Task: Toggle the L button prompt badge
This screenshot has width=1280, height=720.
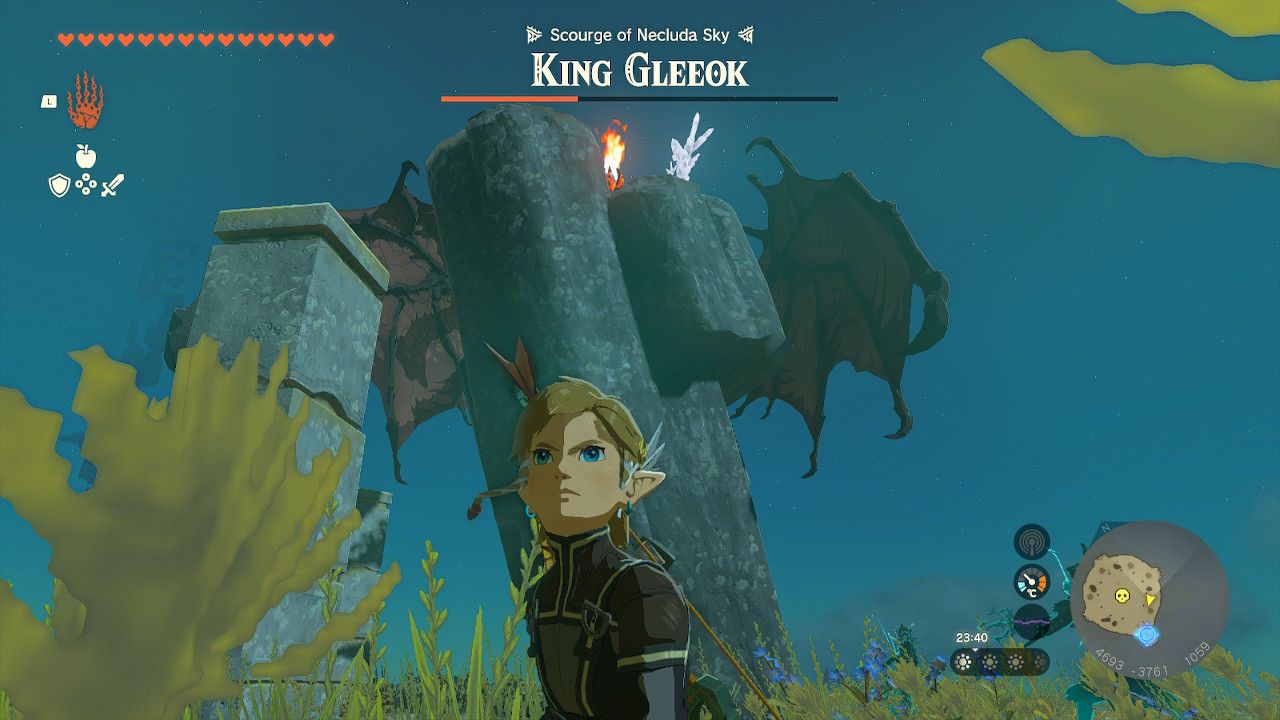Action: (x=49, y=101)
